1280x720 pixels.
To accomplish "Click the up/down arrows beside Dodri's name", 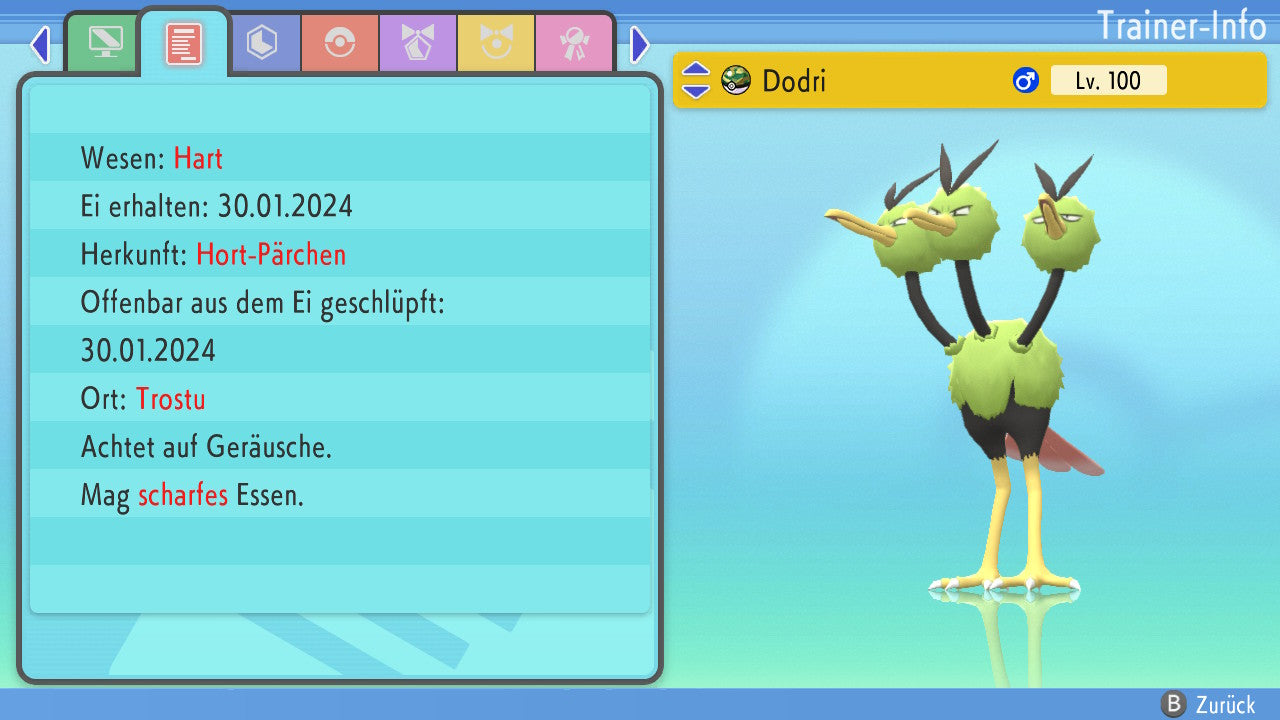I will coord(696,80).
